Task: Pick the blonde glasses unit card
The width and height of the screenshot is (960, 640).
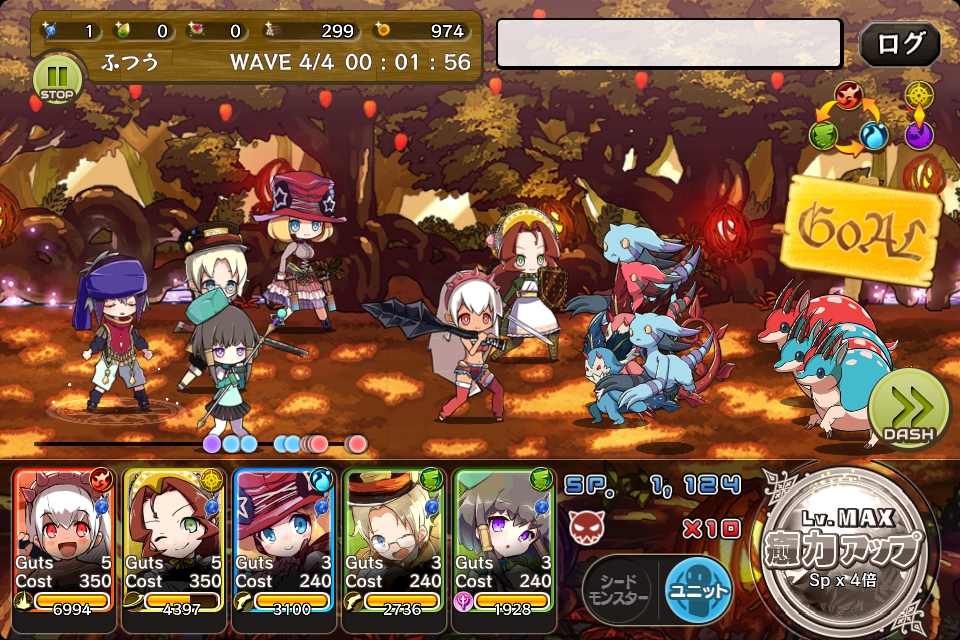Action: click(x=395, y=540)
